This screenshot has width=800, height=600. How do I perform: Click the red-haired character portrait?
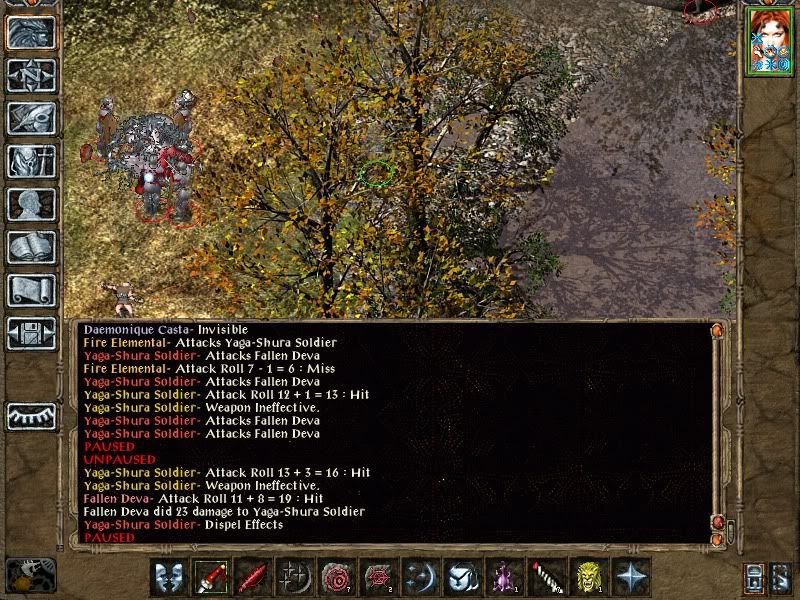[x=768, y=41]
